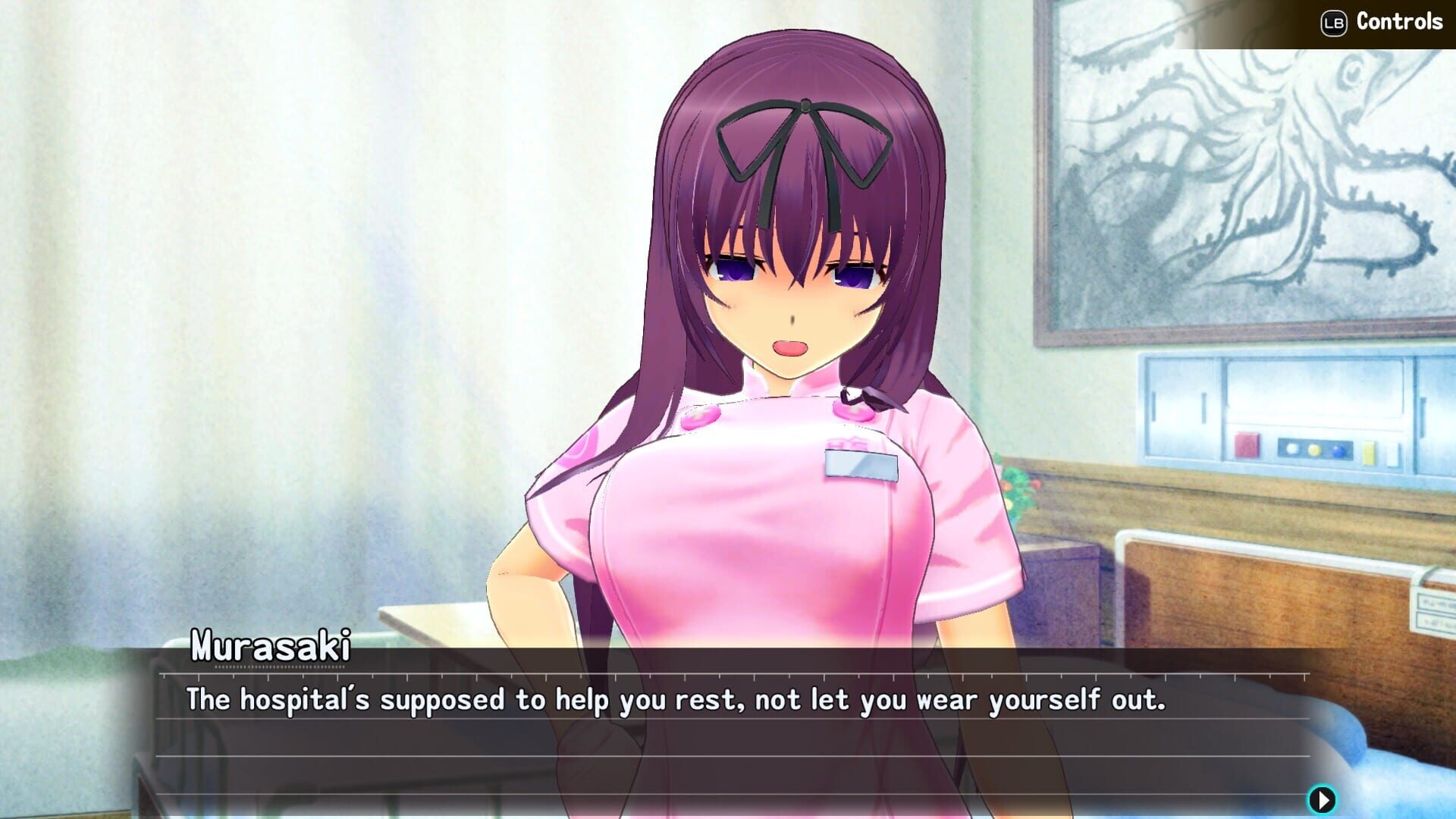Click the red emergency call button on the wall panel
Screen dimensions: 1456x819
1247,444
